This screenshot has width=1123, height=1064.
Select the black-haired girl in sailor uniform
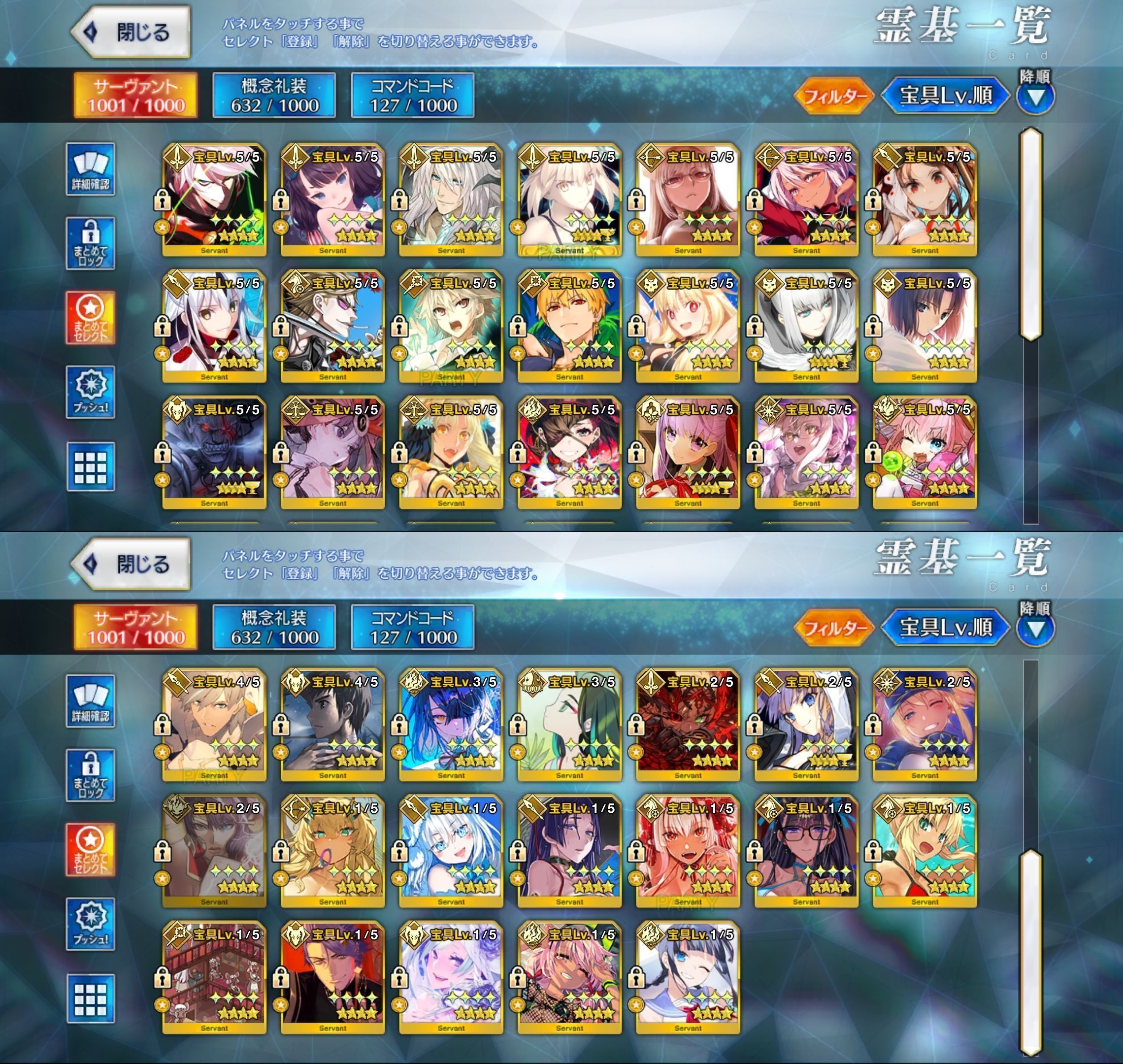(688, 978)
